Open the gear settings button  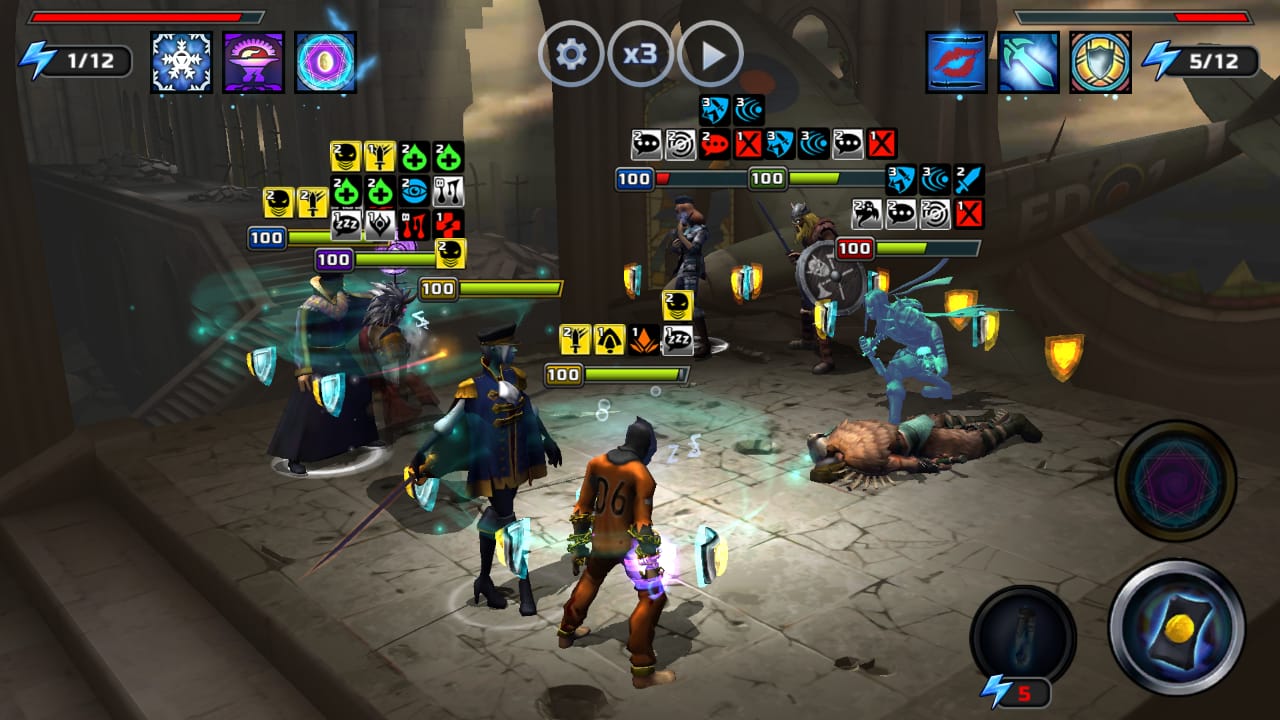[x=571, y=54]
